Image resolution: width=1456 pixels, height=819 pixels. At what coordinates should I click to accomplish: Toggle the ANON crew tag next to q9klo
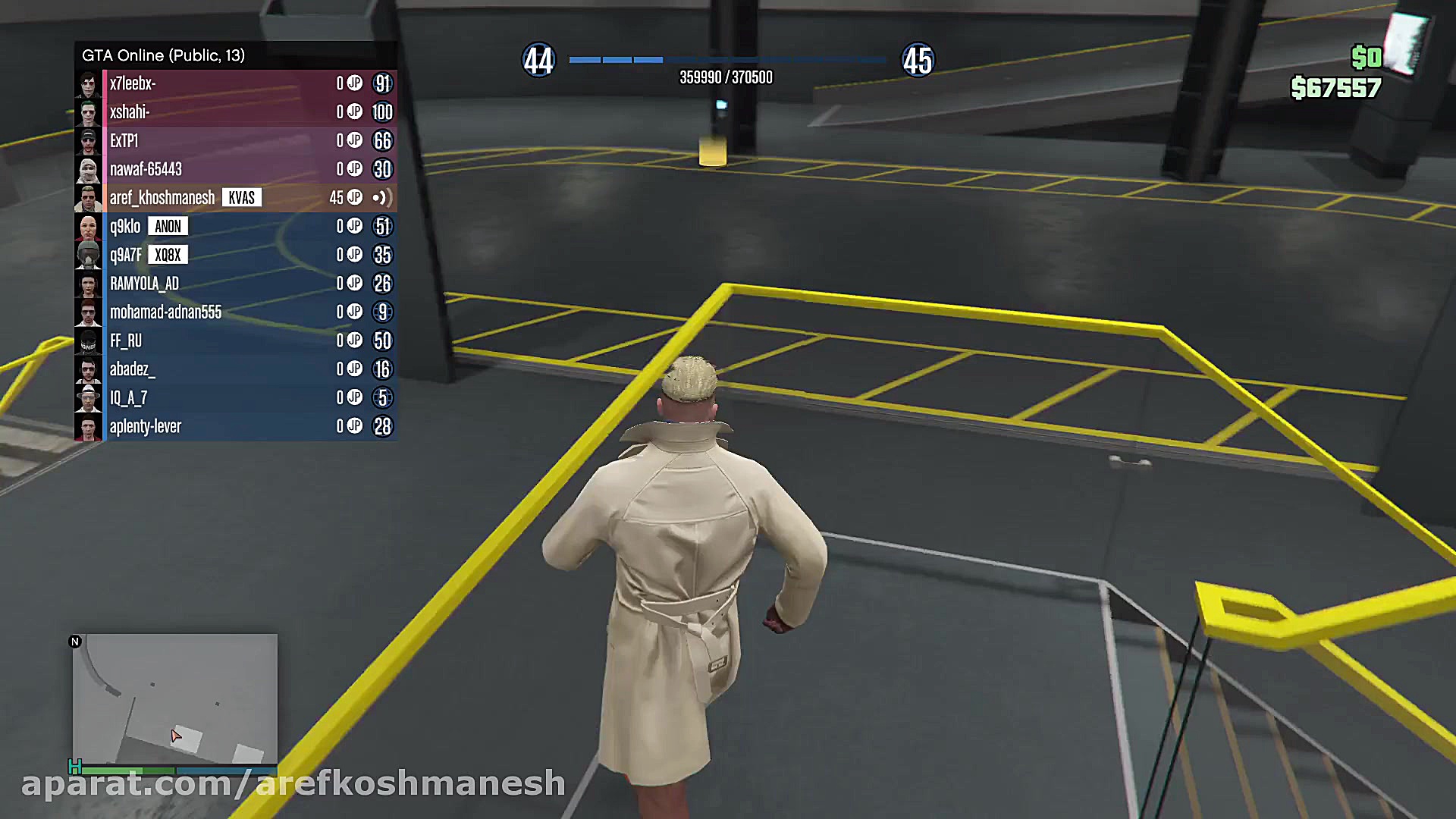[168, 226]
